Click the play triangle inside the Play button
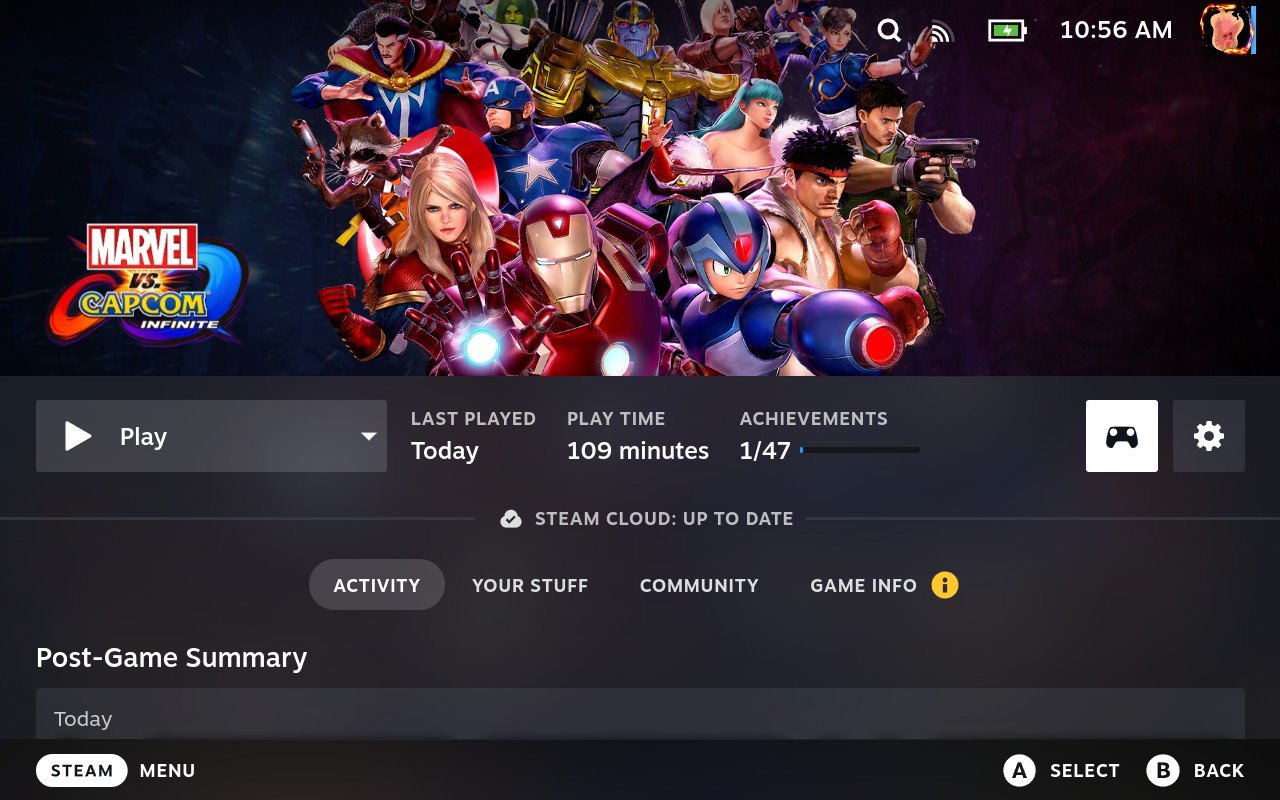Viewport: 1280px width, 800px height. [x=77, y=436]
